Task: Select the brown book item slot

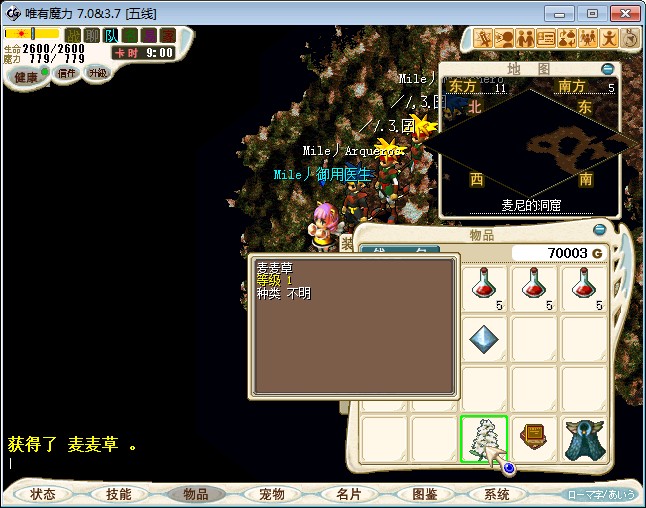Action: point(534,439)
